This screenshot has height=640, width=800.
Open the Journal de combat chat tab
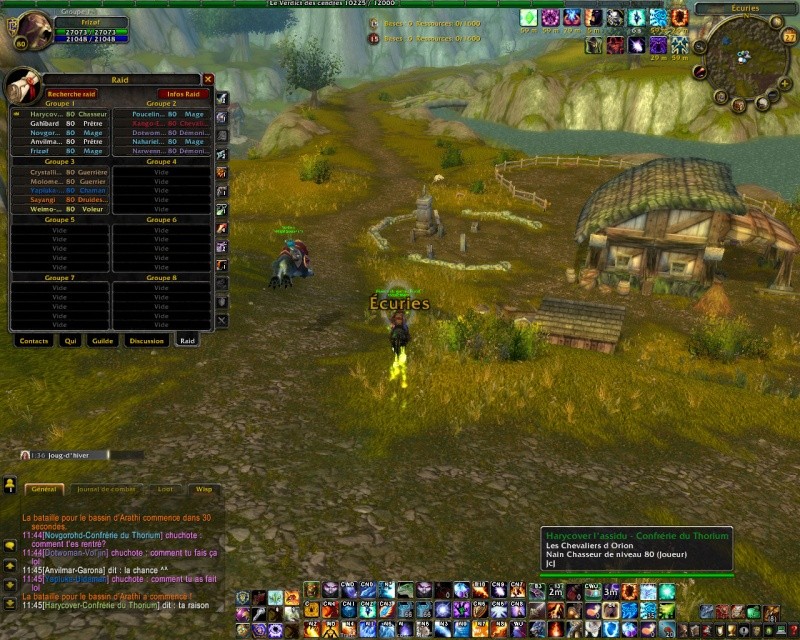pyautogui.click(x=106, y=489)
